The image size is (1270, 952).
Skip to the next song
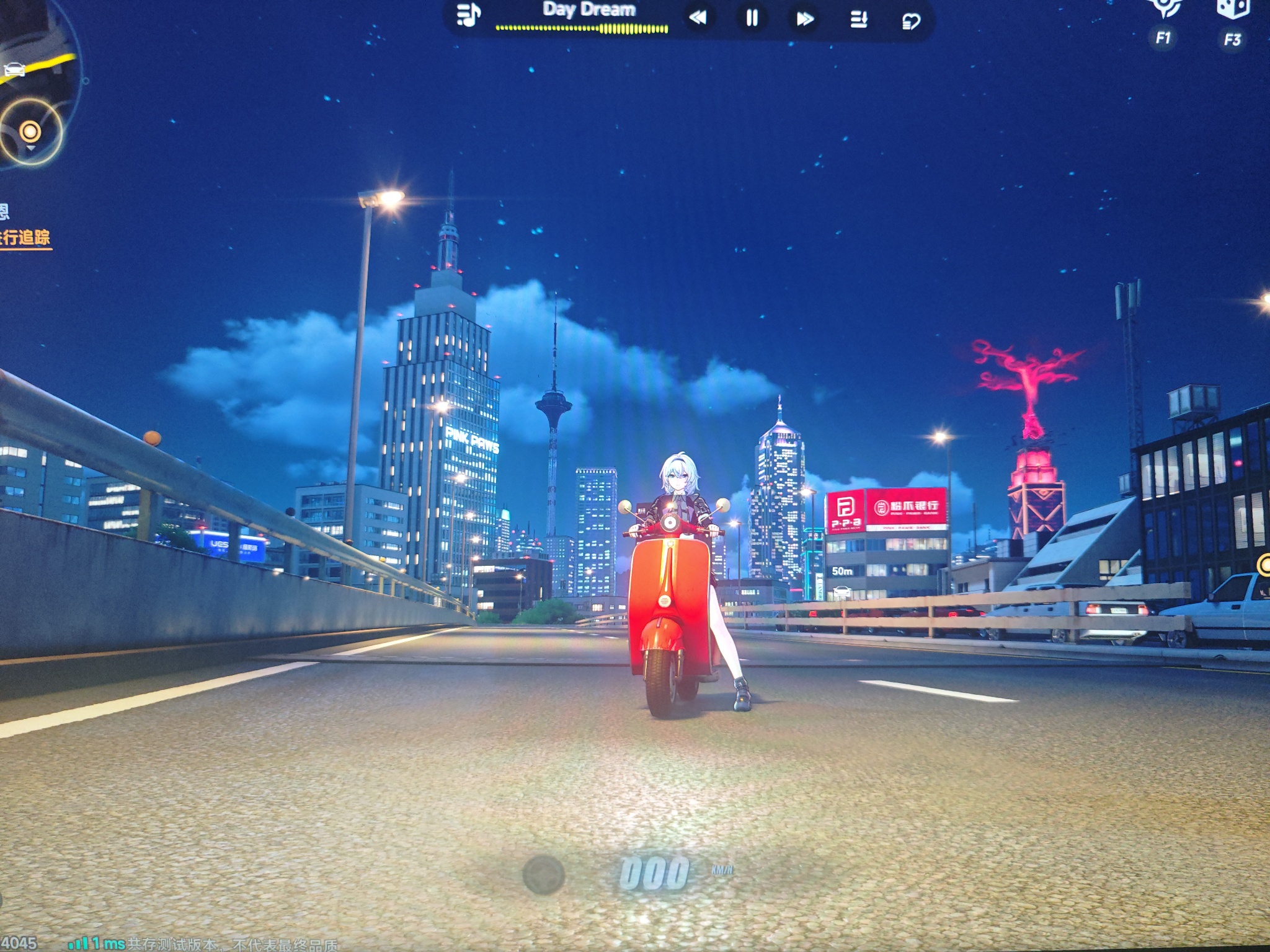pos(805,19)
